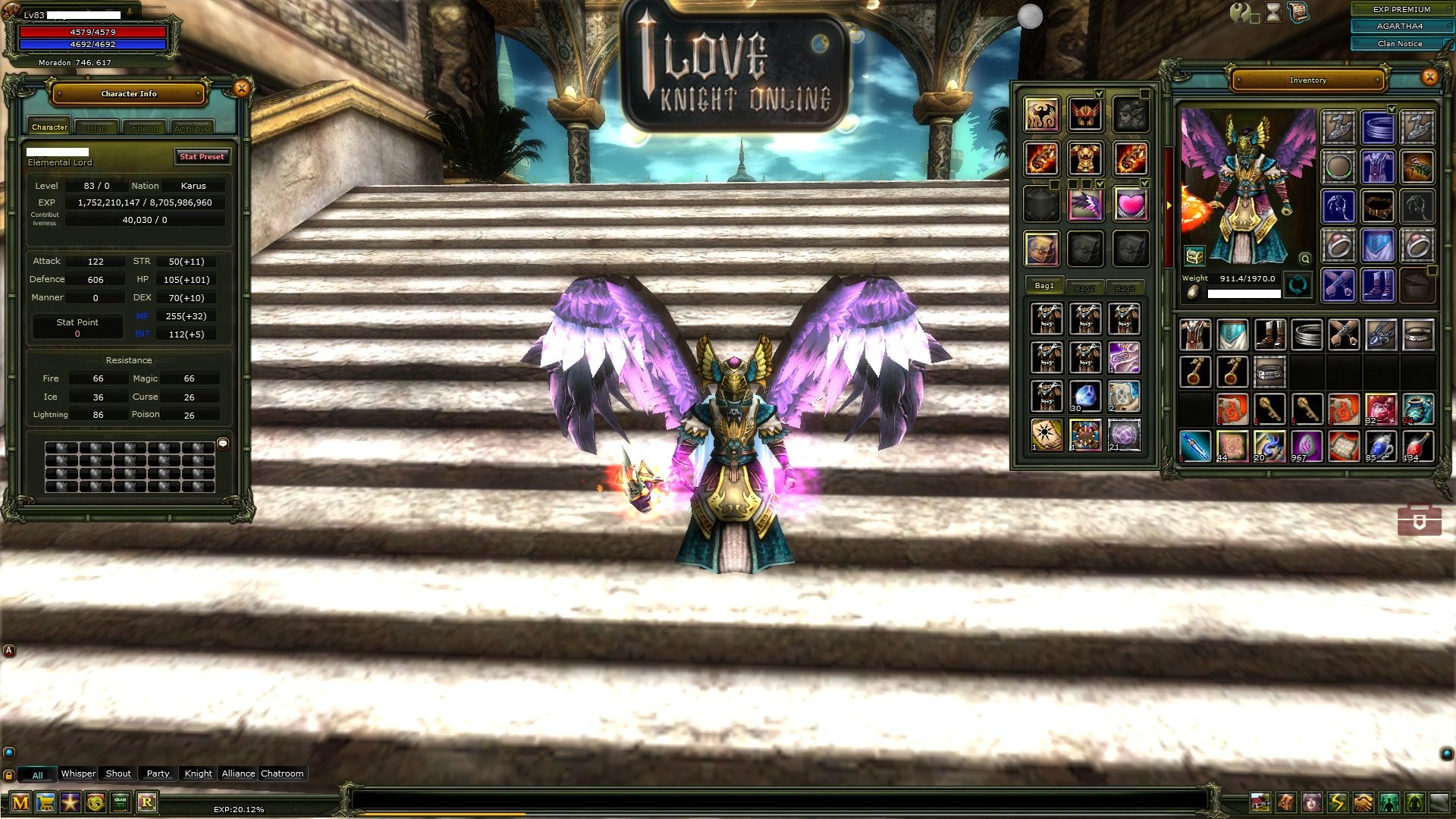The width and height of the screenshot is (1456, 819).
Task: Toggle the checkbox on the pink heart skill
Action: [x=1144, y=184]
